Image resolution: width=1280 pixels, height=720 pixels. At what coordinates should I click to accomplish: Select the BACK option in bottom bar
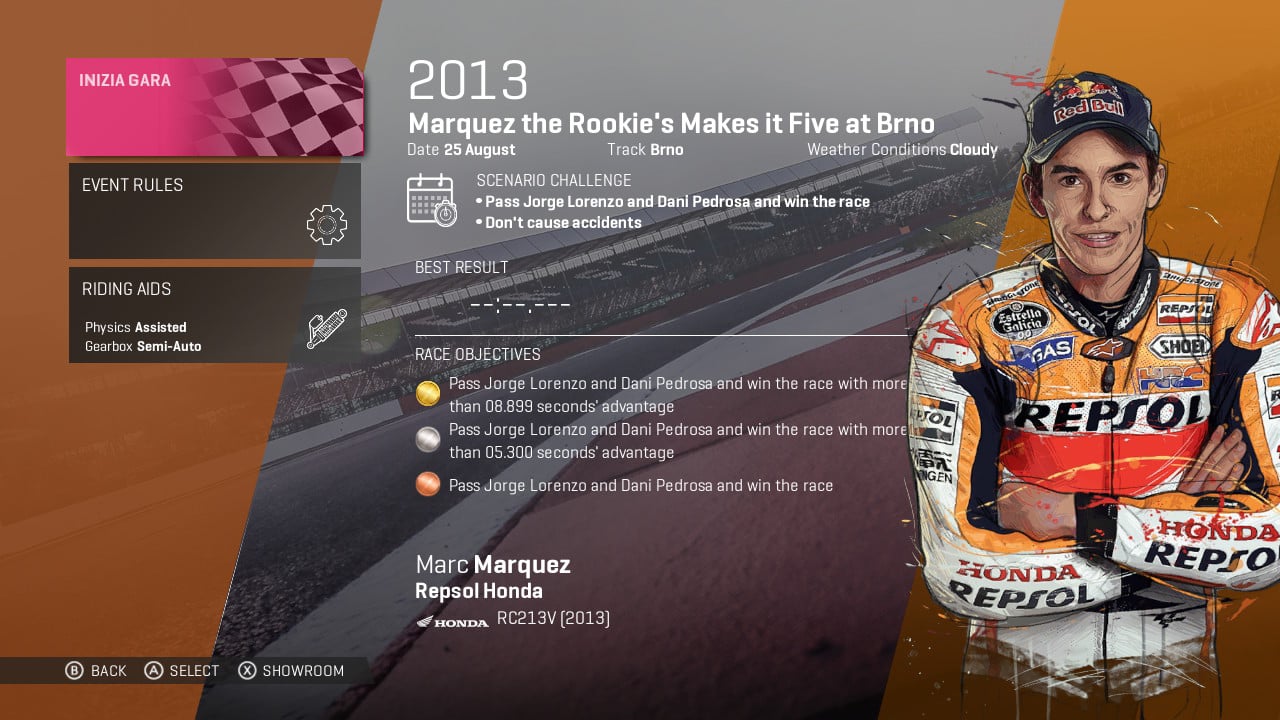[109, 671]
